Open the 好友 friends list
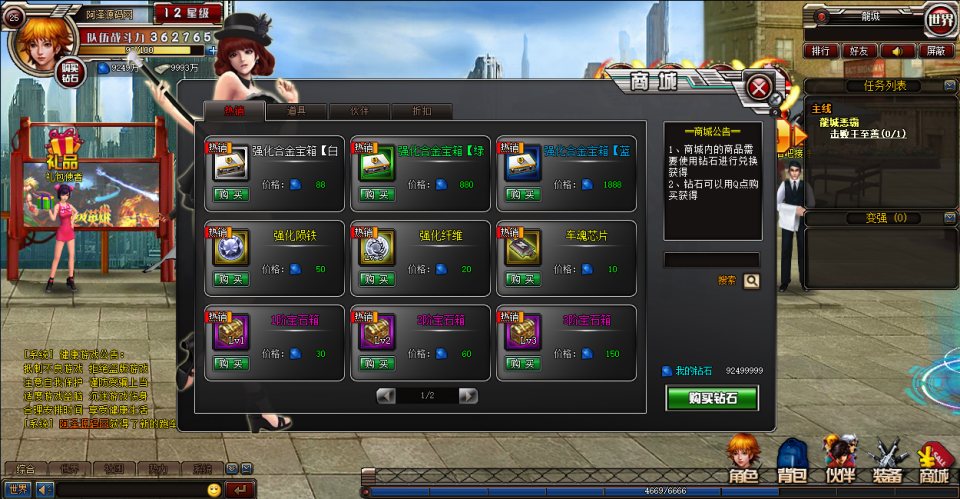The height and width of the screenshot is (499, 960). (x=859, y=50)
